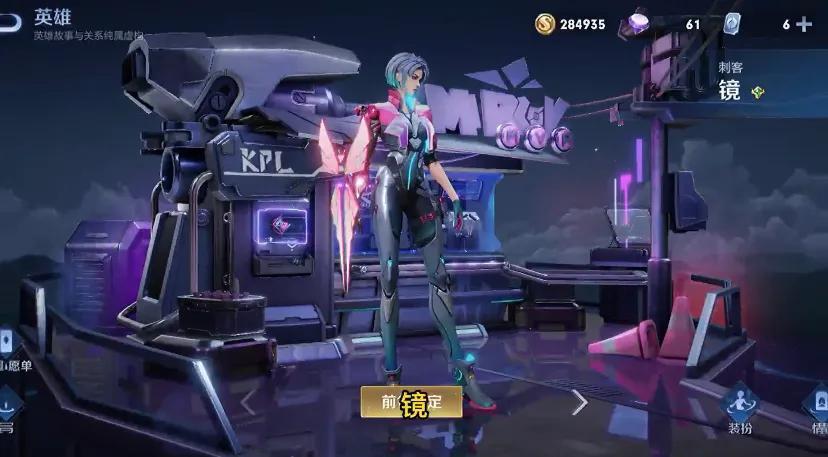Screen dimensions: 828x457
Task: Open the 装扮 (outfit) menu
Action: point(740,409)
